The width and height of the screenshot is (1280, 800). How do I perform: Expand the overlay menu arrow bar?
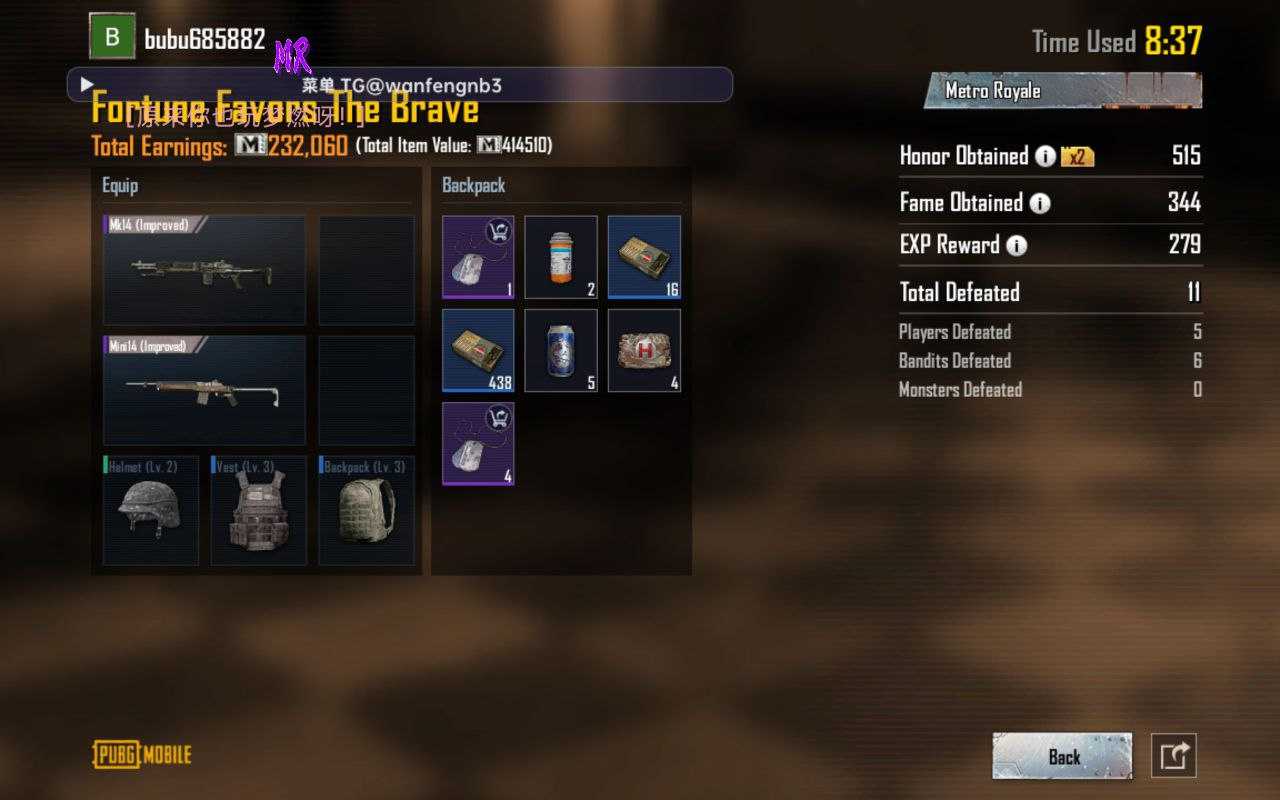click(x=87, y=85)
